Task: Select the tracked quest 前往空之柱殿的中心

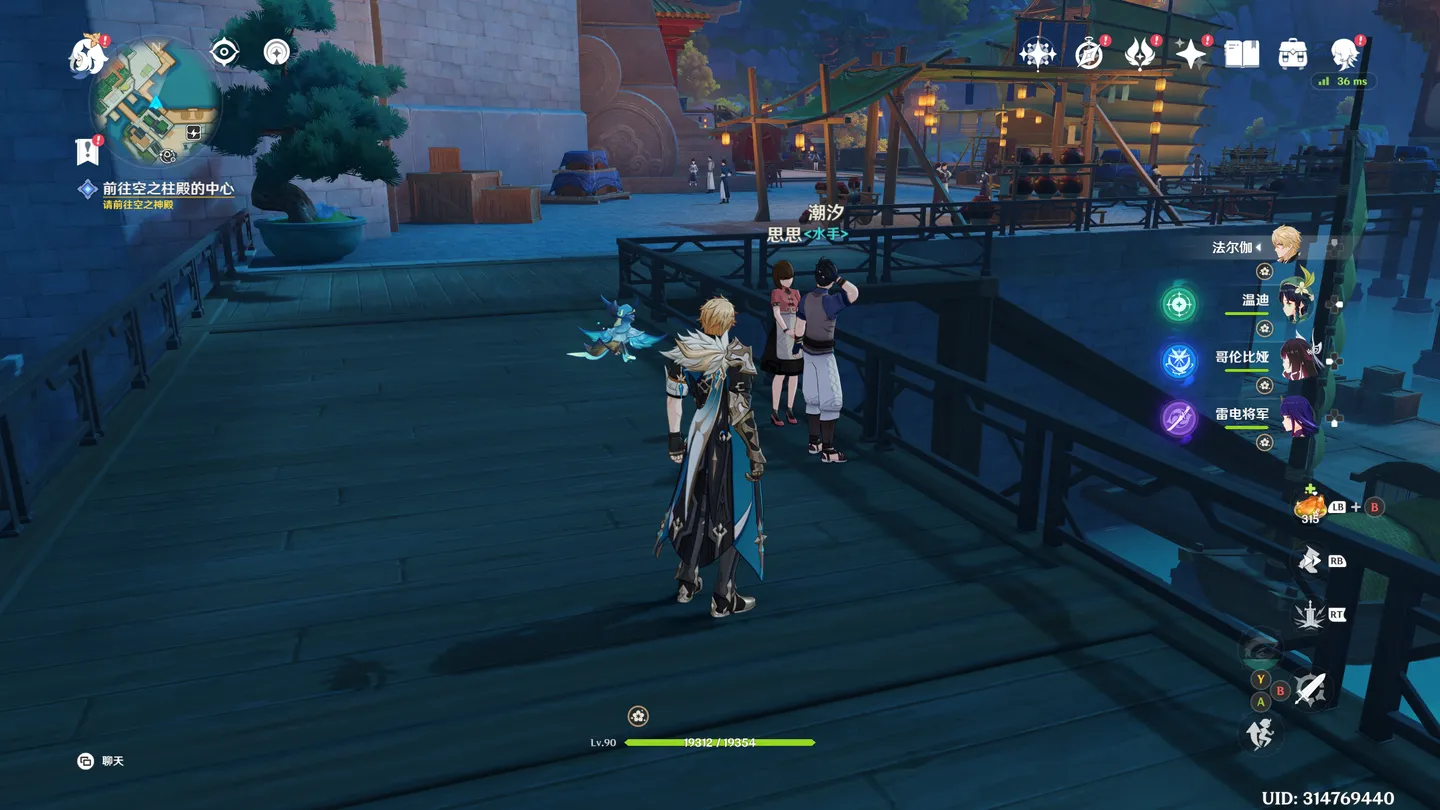Action: 167,188
